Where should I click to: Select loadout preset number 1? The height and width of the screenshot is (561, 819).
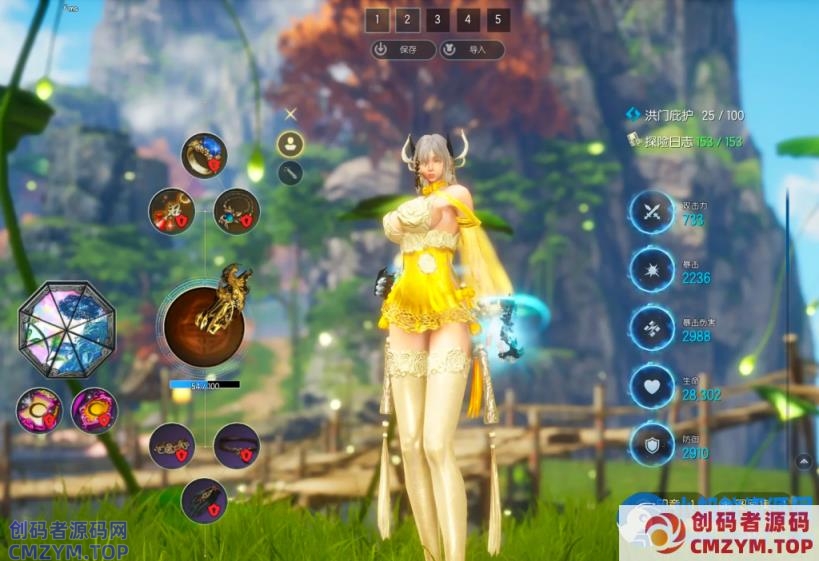(377, 20)
